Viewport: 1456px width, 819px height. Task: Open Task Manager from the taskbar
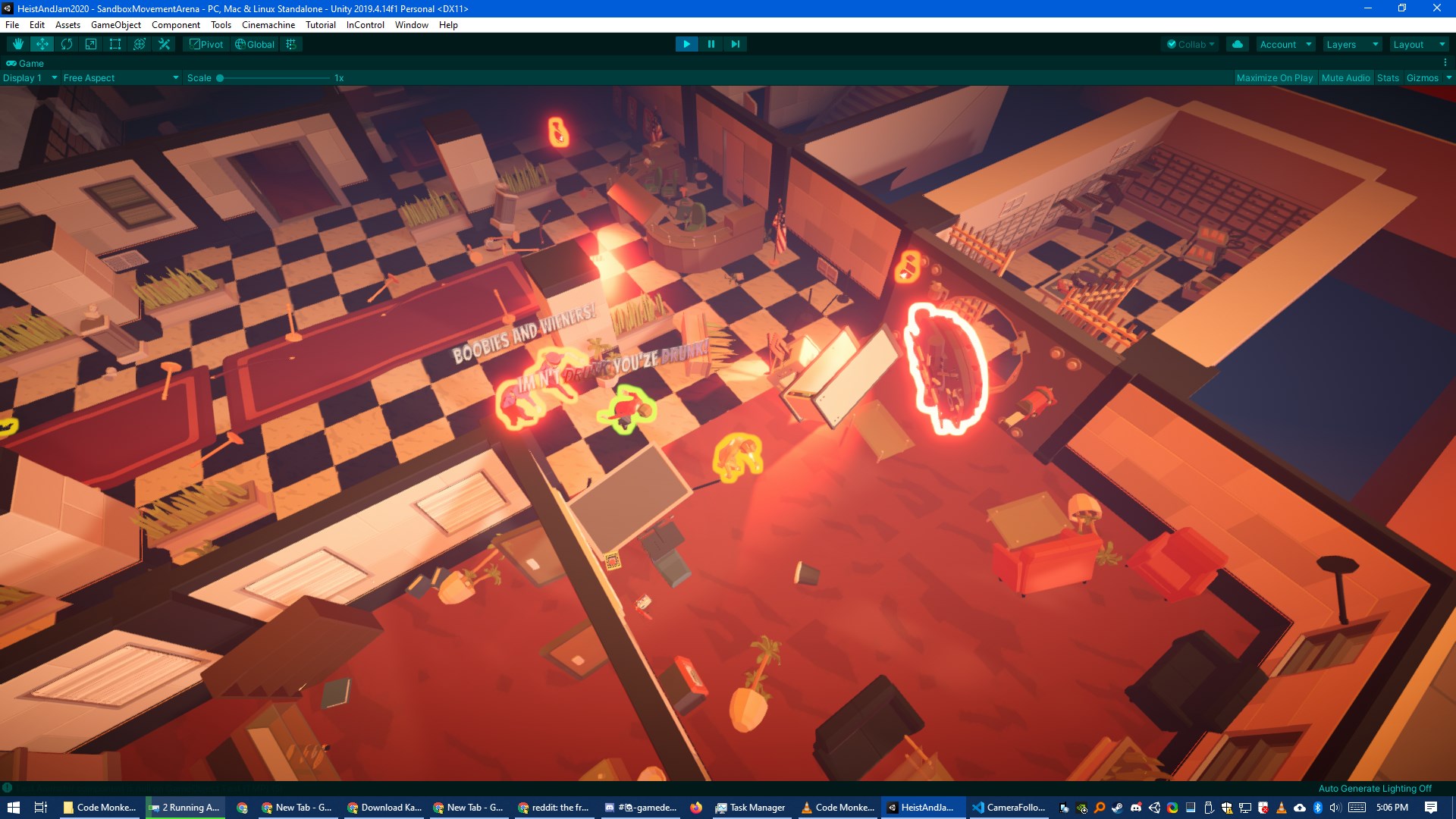click(751, 808)
